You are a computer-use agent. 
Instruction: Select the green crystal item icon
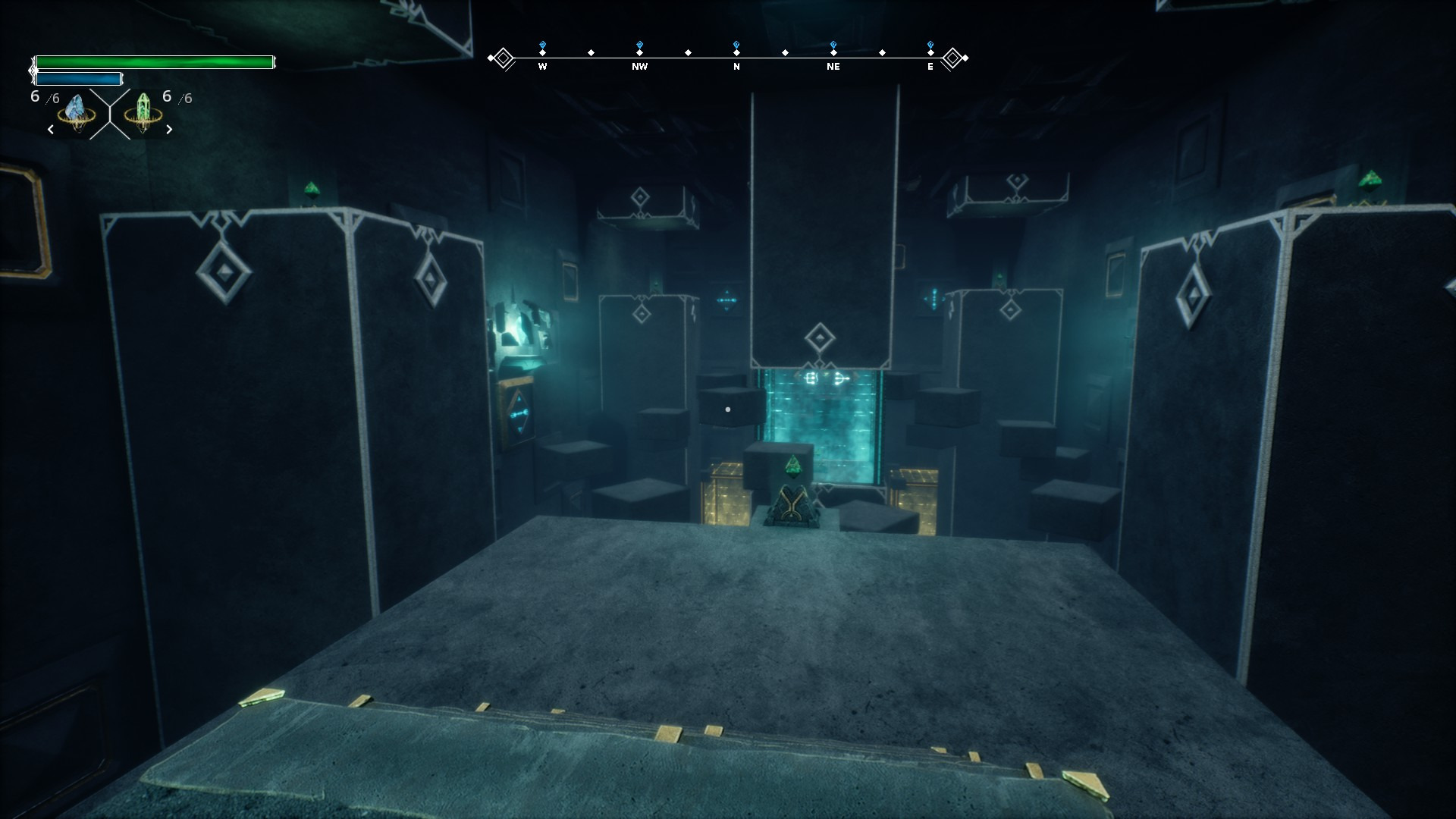pos(143,112)
